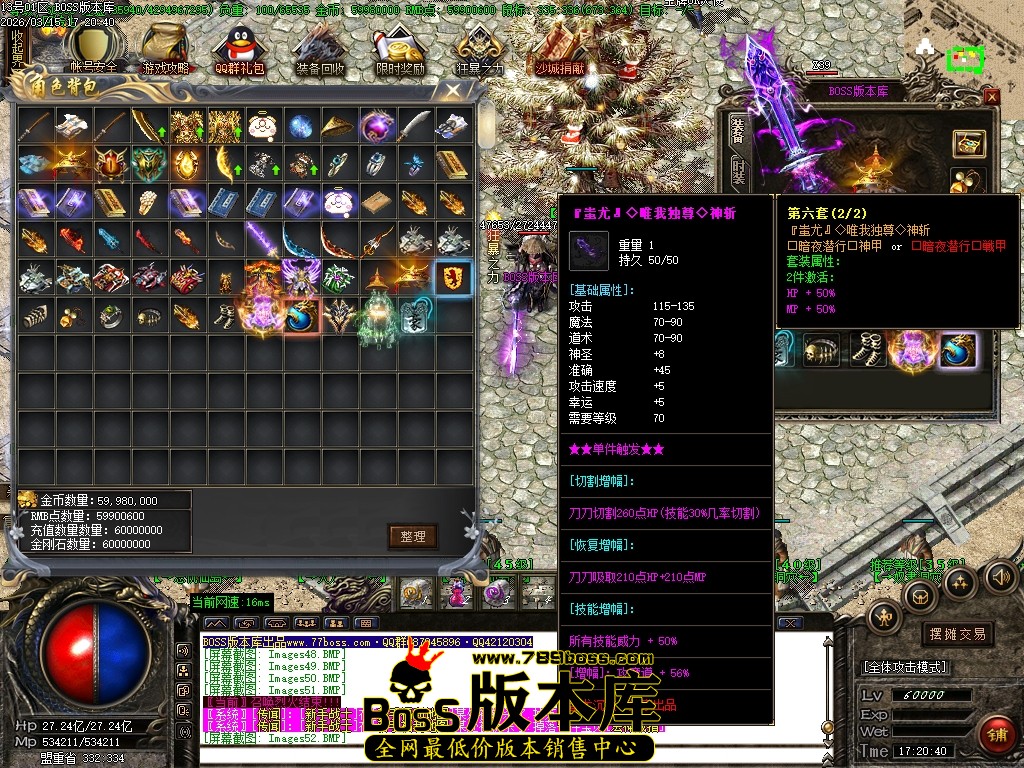
Task: Open the 沙城捐献 Sabuk donation menu
Action: click(560, 50)
